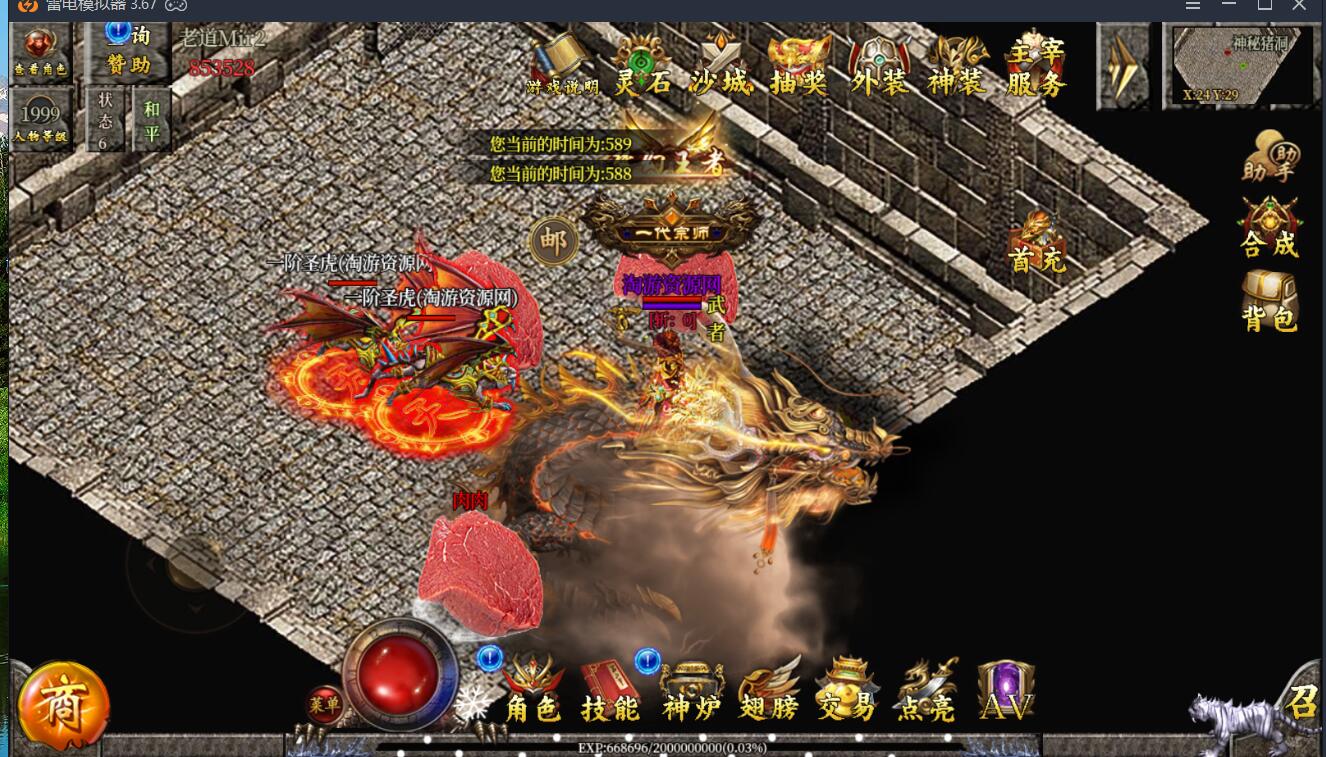Click the 神秘猪洞 minimap
Screen dimensions: 1326x757
tap(1241, 66)
